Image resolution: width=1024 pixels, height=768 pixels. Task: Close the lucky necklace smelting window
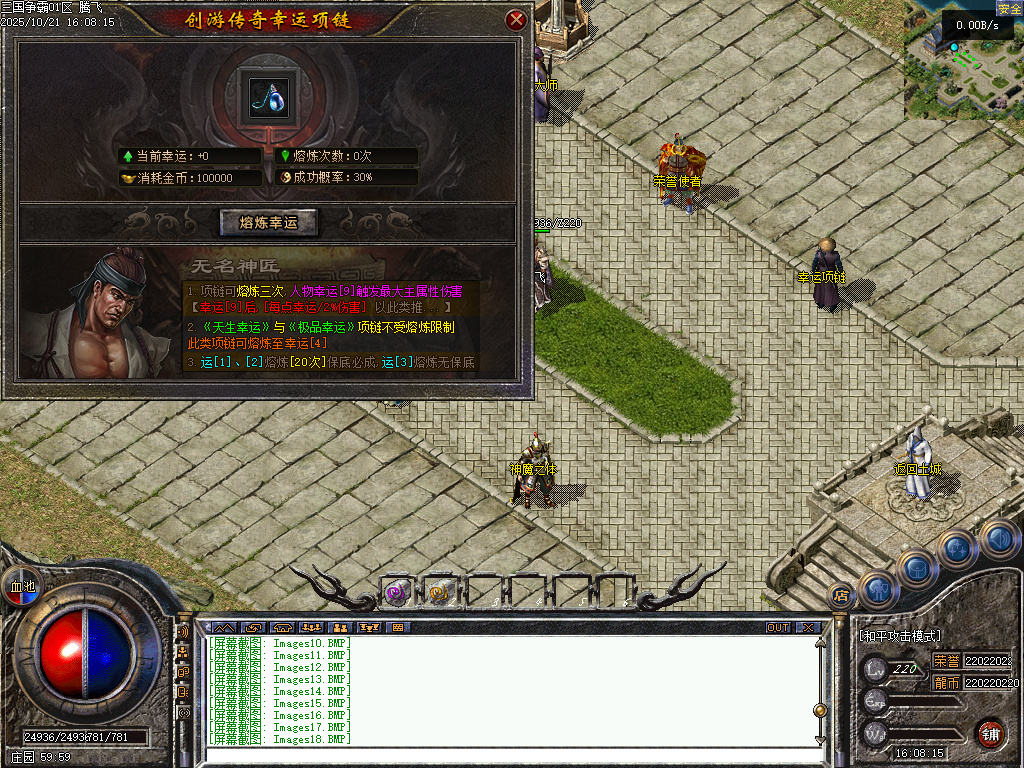pos(516,19)
